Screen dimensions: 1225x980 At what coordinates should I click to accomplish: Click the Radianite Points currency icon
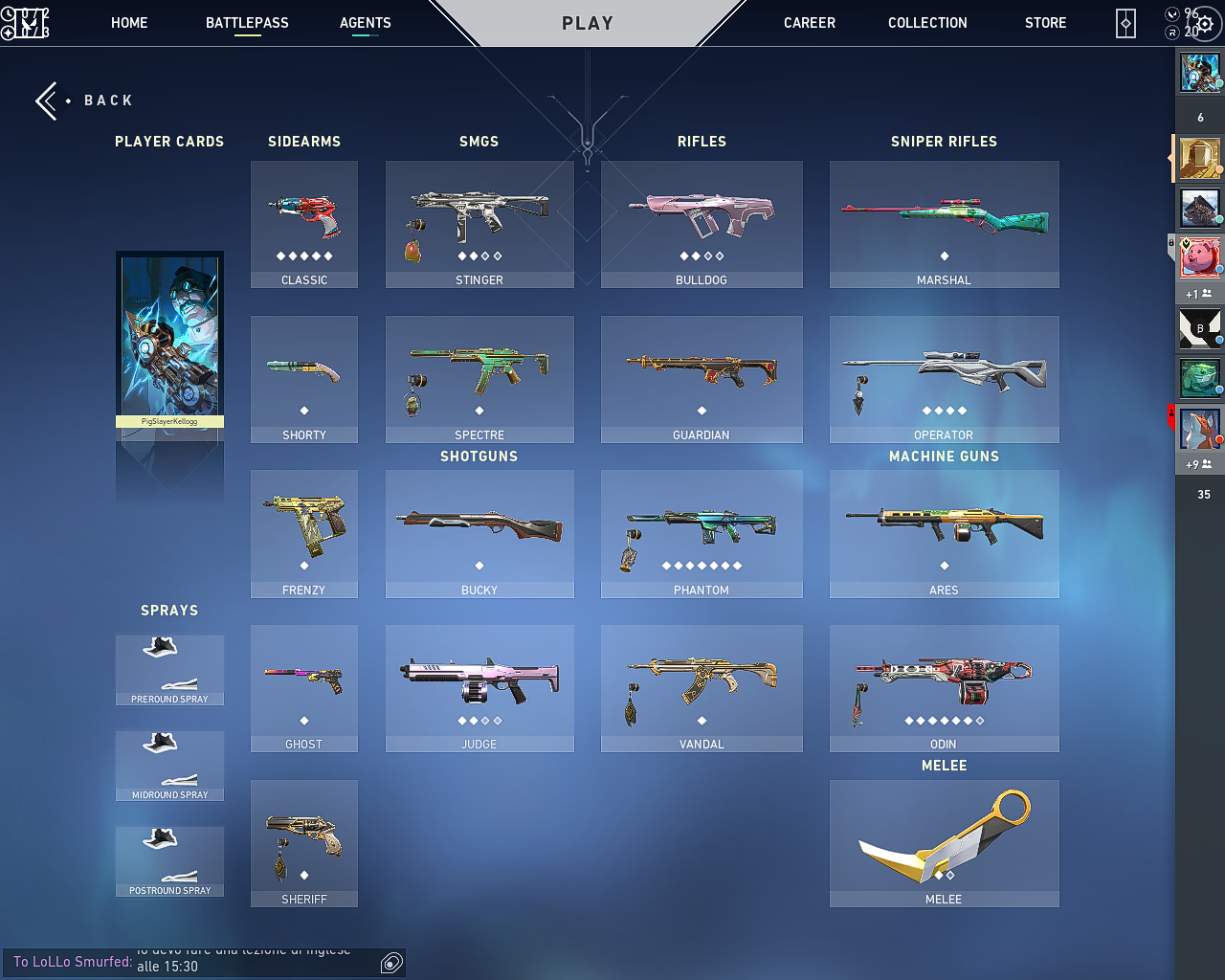pos(1170,32)
